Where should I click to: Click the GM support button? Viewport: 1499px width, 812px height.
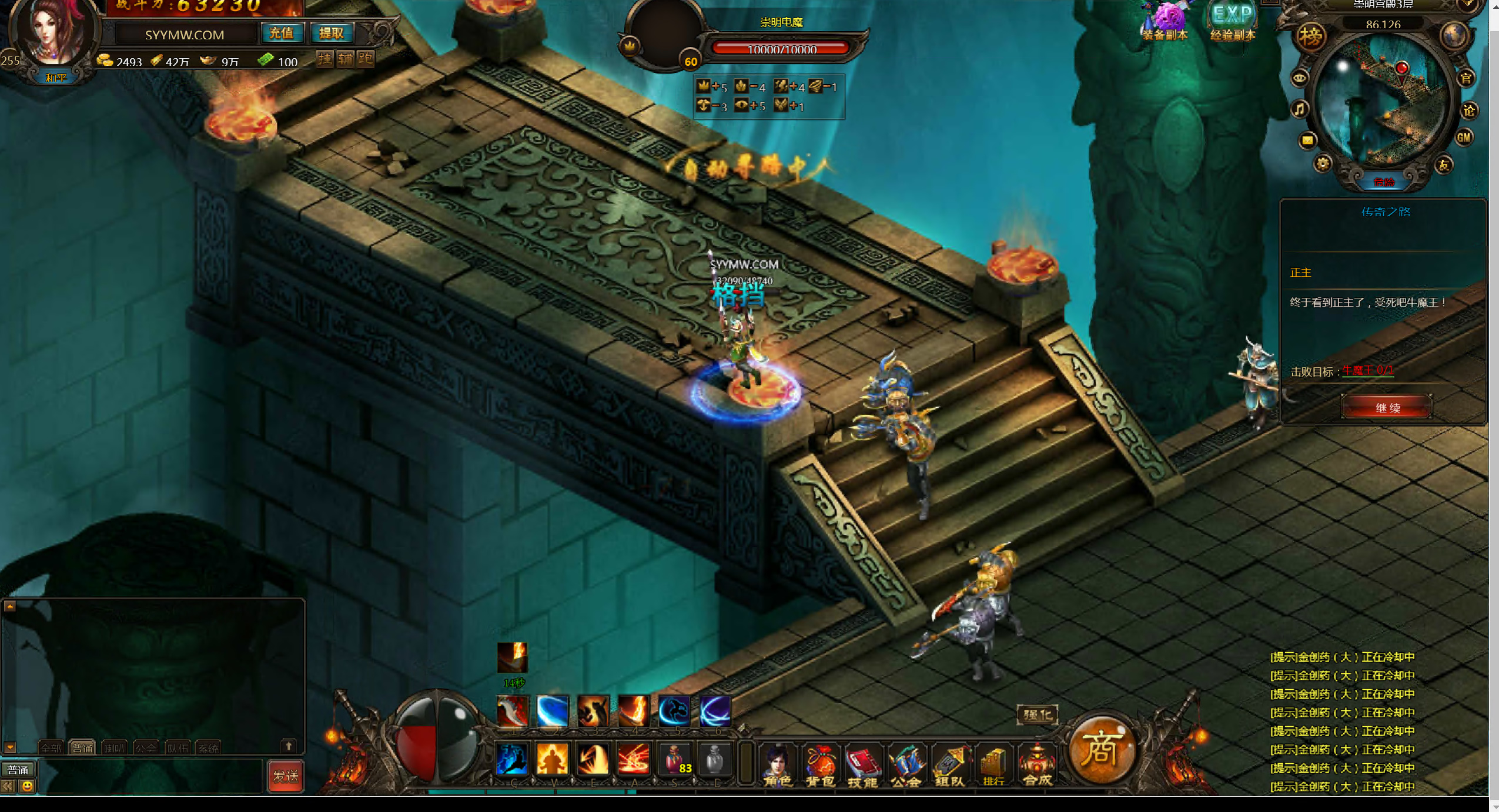(x=1463, y=138)
